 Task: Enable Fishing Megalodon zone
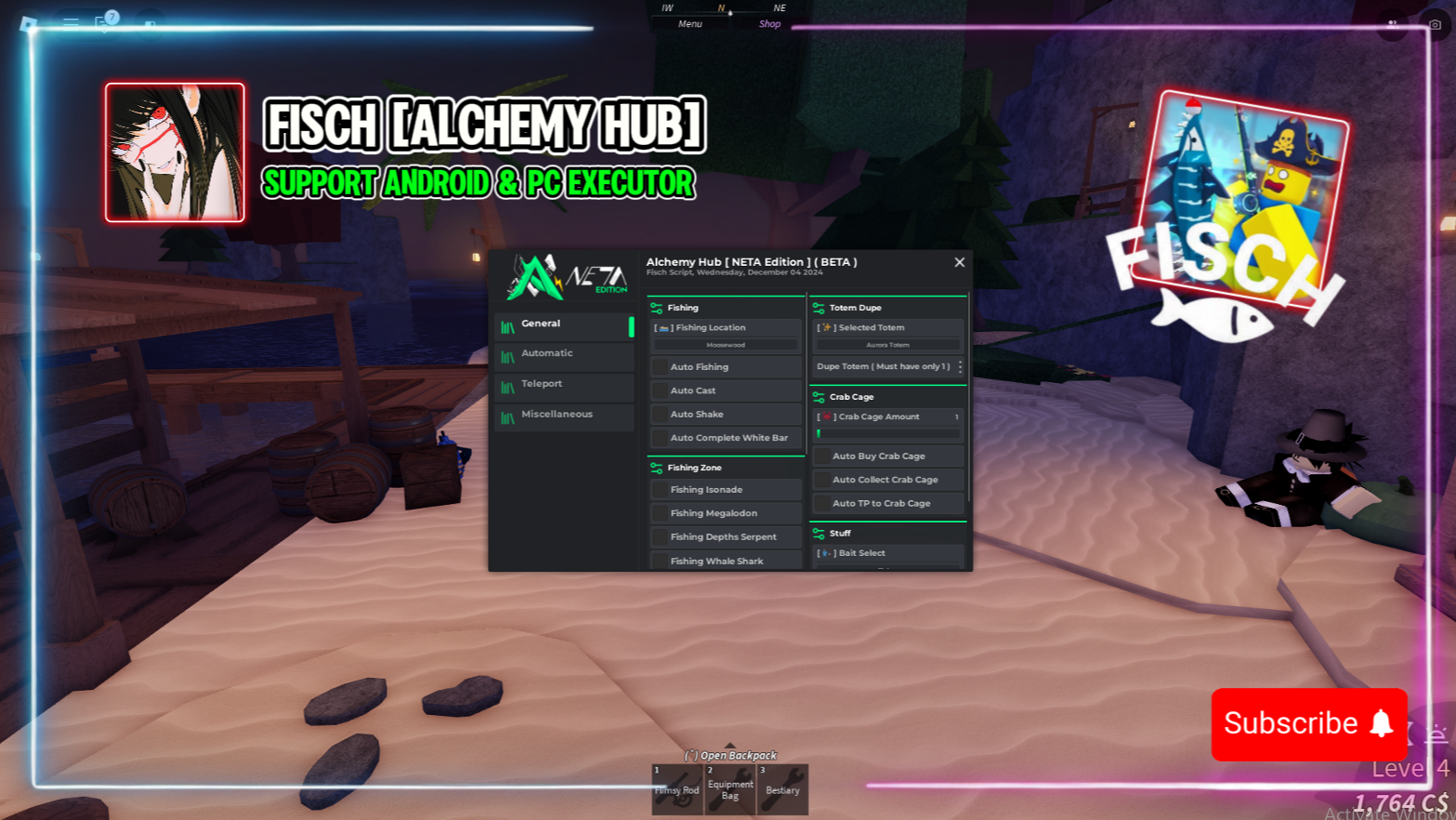(661, 513)
